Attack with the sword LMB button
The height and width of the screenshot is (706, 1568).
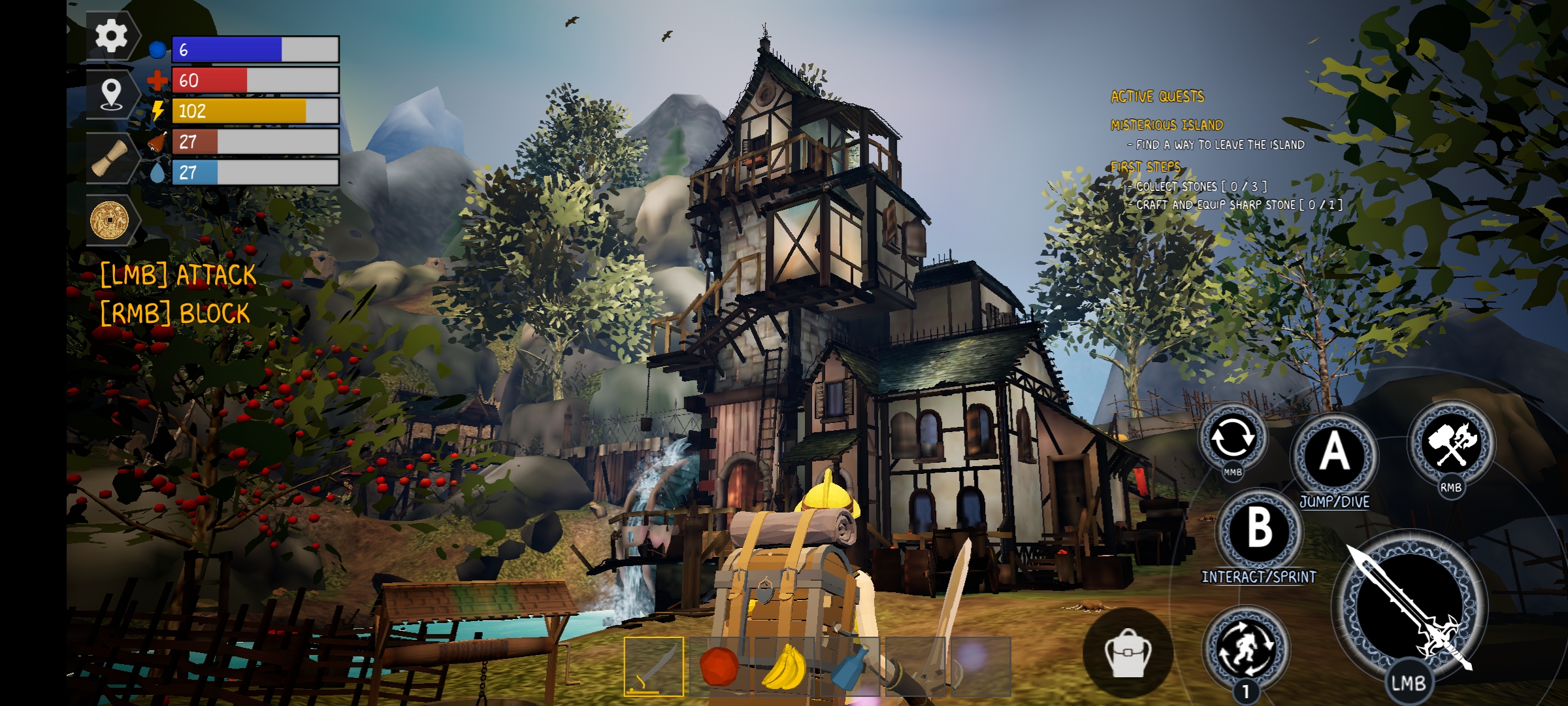click(x=1409, y=609)
